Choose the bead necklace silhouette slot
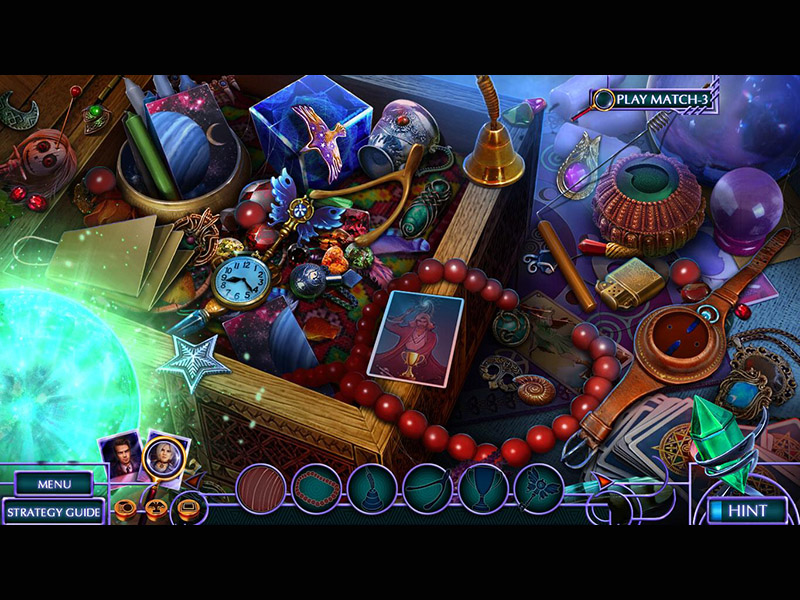This screenshot has height=600, width=800. coord(316,490)
